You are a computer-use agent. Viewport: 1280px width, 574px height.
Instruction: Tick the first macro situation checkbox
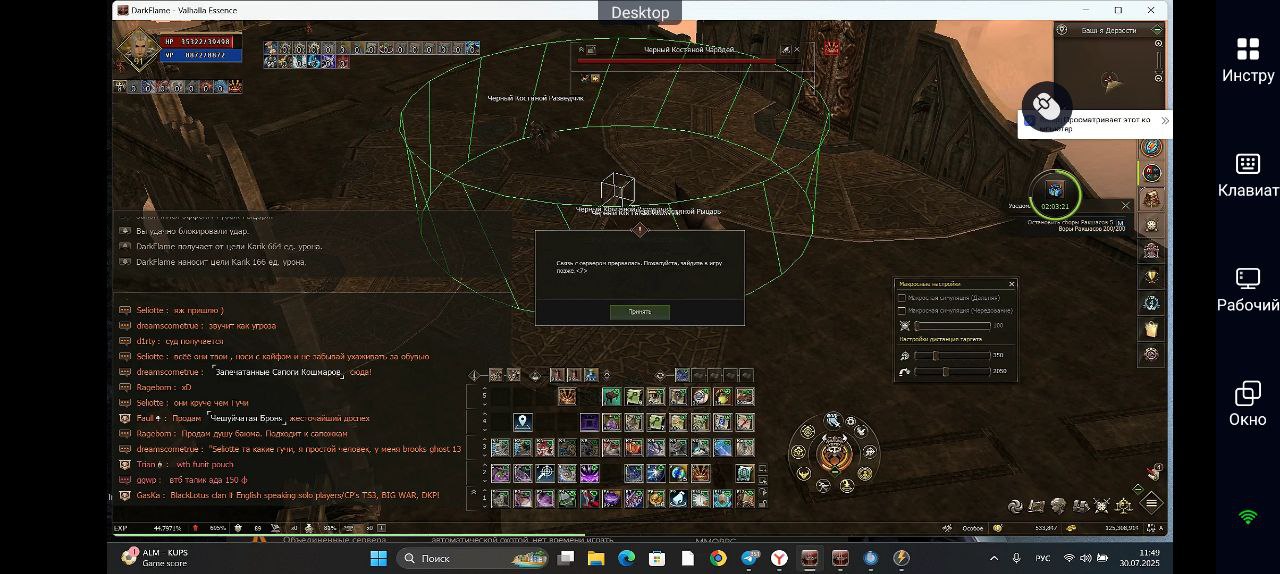click(902, 298)
